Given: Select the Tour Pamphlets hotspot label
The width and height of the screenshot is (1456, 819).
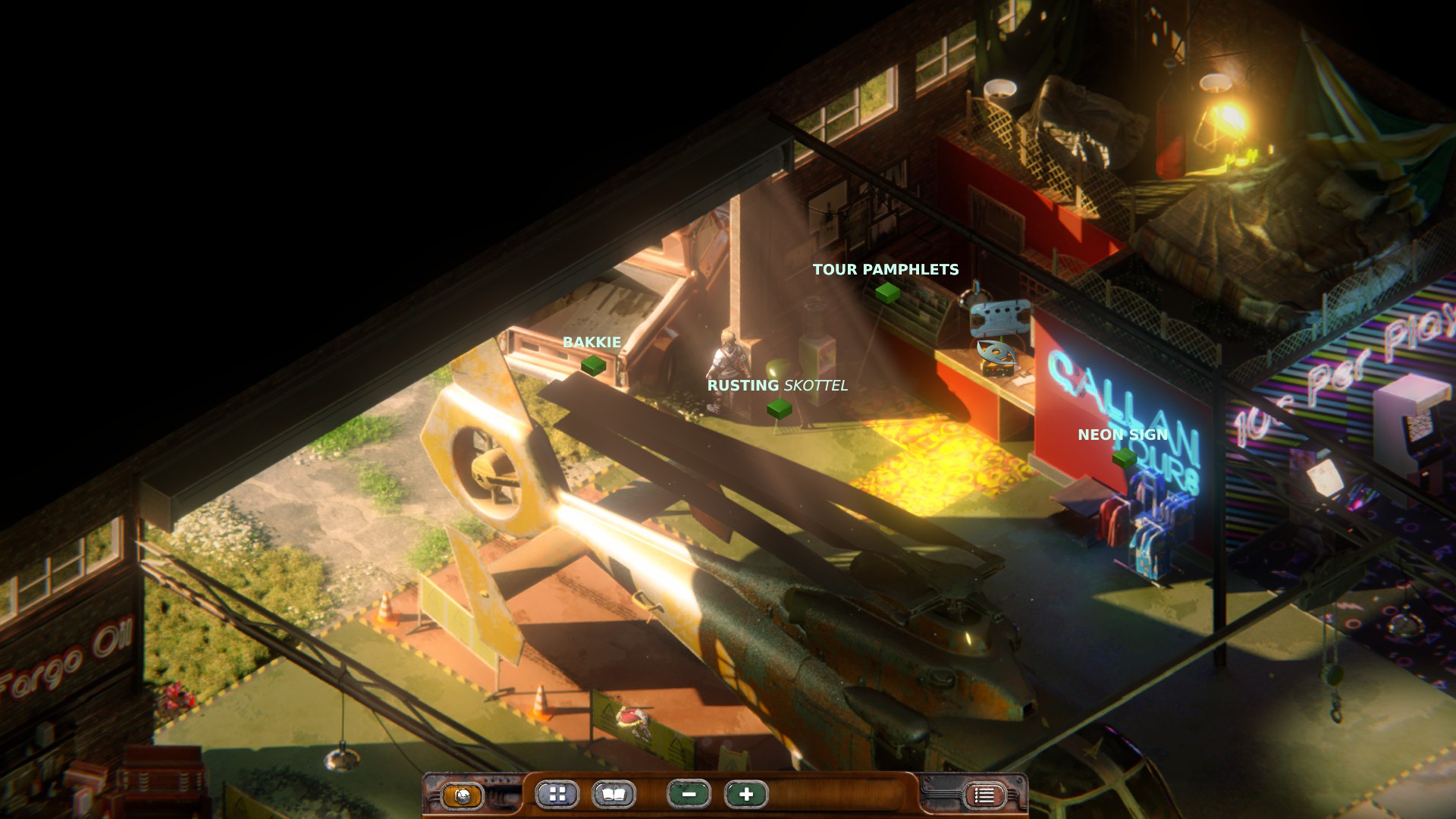Looking at the screenshot, I should click(885, 270).
